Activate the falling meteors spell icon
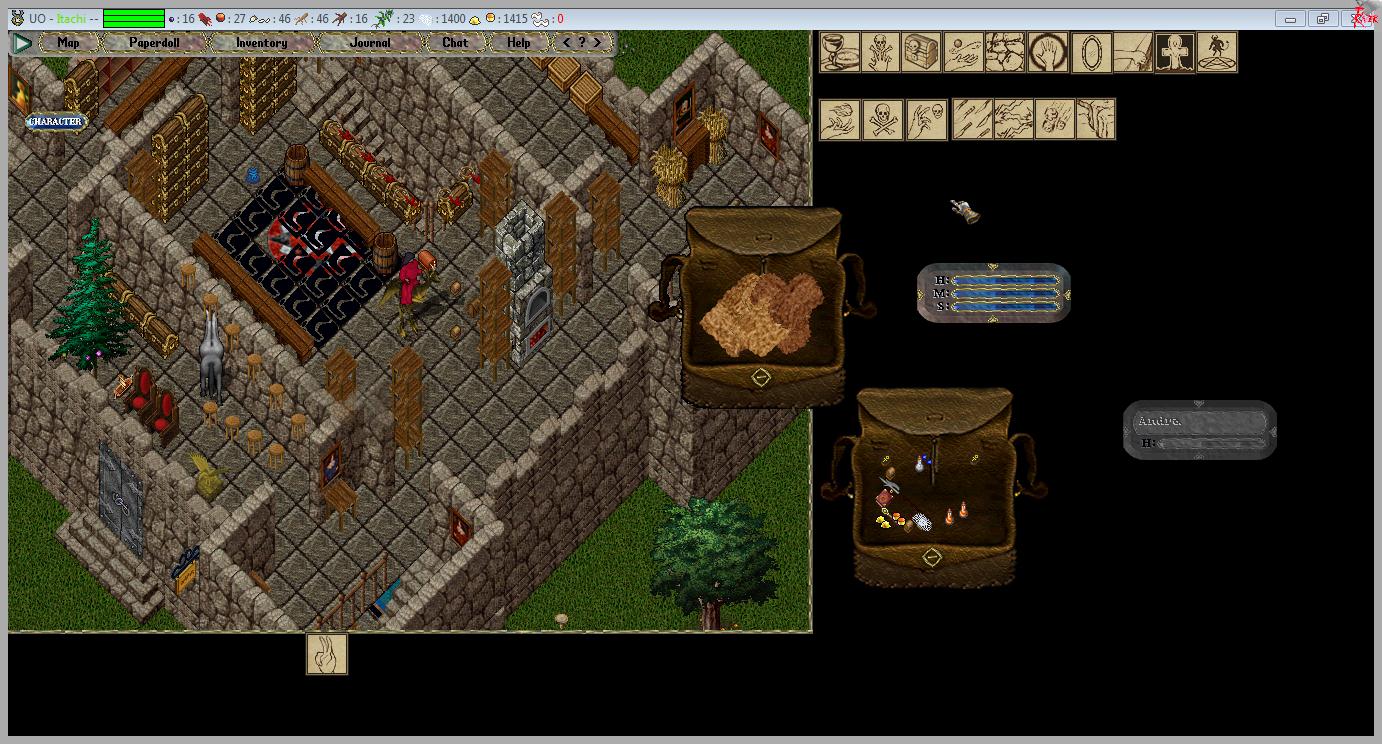The width and height of the screenshot is (1382, 744). pos(1054,120)
